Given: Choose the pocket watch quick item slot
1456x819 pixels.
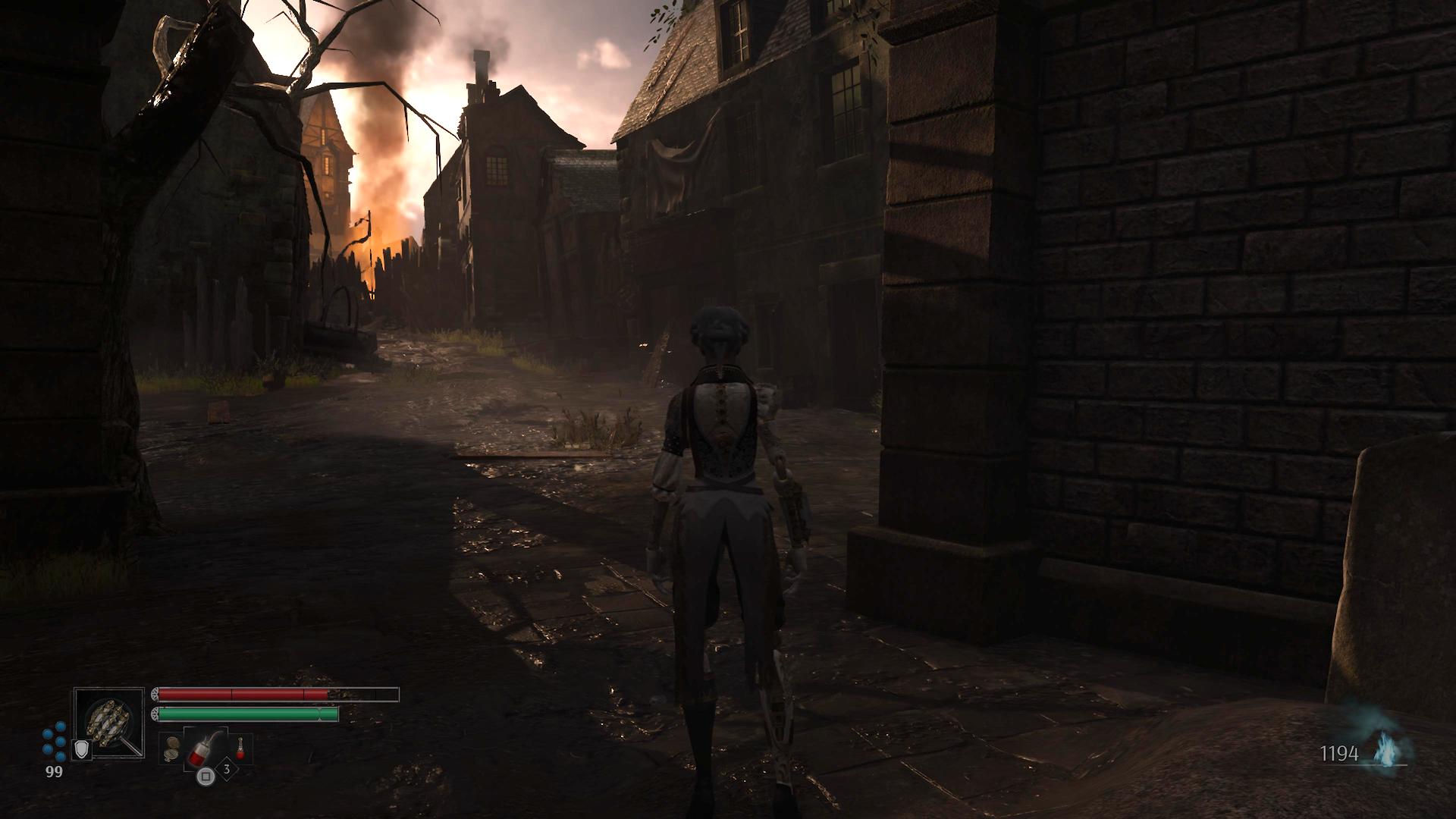Looking at the screenshot, I should (x=171, y=750).
